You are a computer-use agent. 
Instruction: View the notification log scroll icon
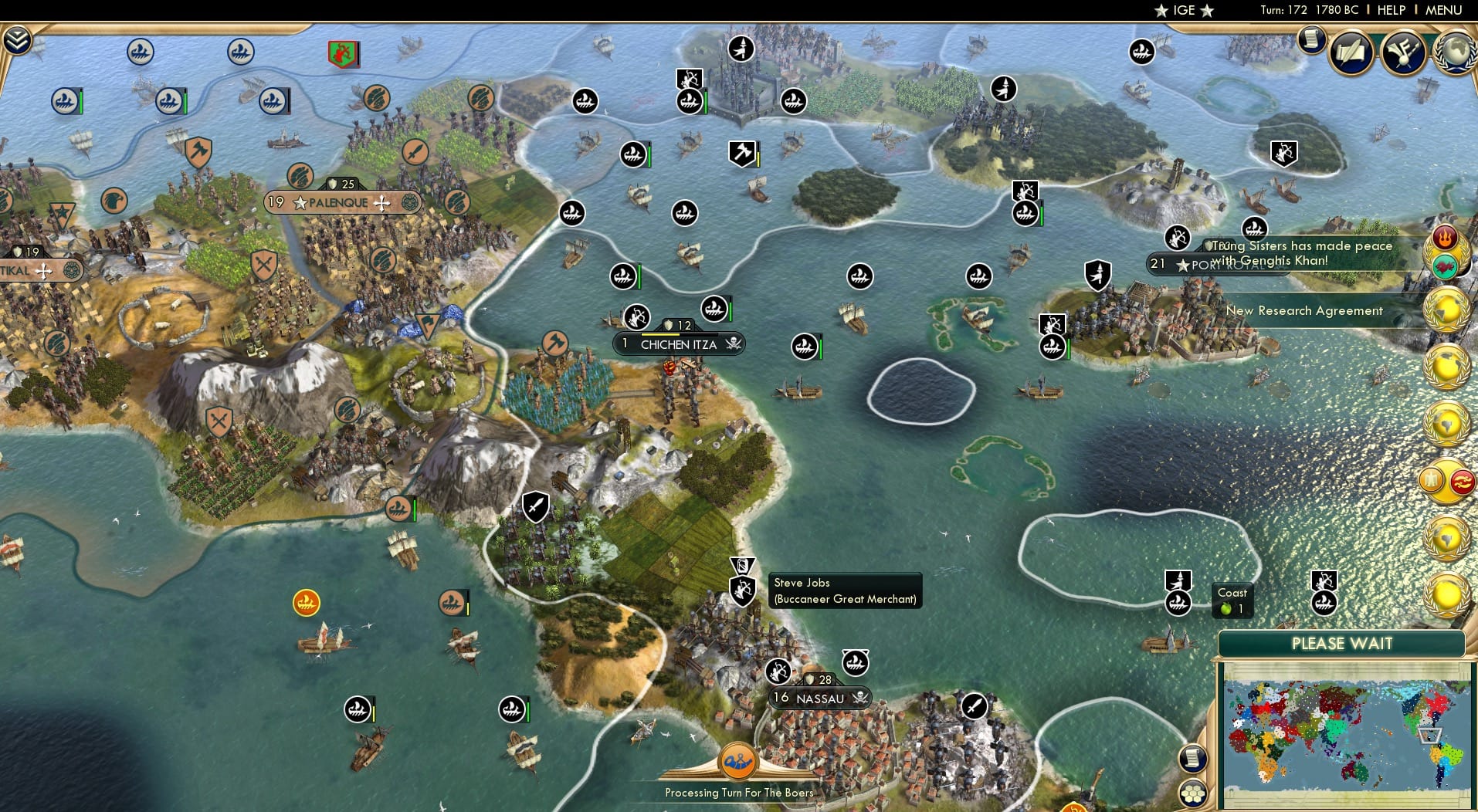tap(1310, 40)
